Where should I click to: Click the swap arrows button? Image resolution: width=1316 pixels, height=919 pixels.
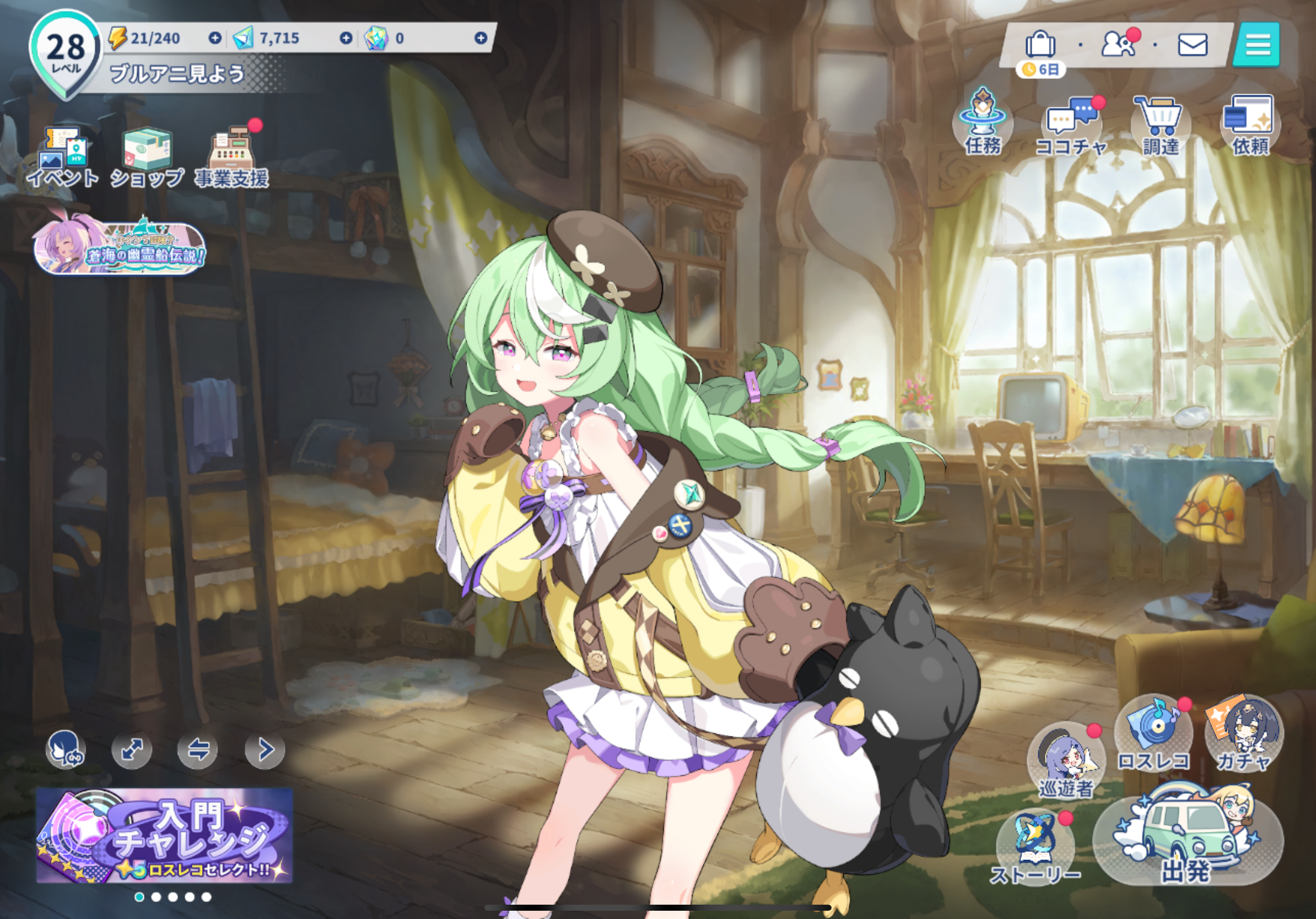tap(198, 749)
